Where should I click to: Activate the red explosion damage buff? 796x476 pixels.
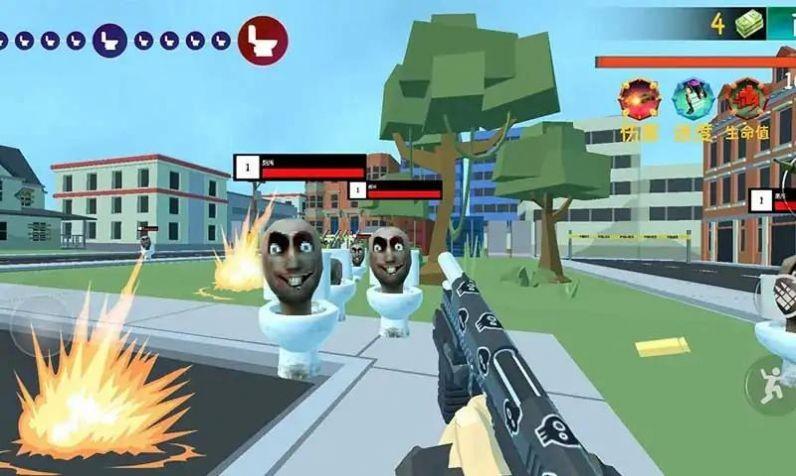coord(637,99)
